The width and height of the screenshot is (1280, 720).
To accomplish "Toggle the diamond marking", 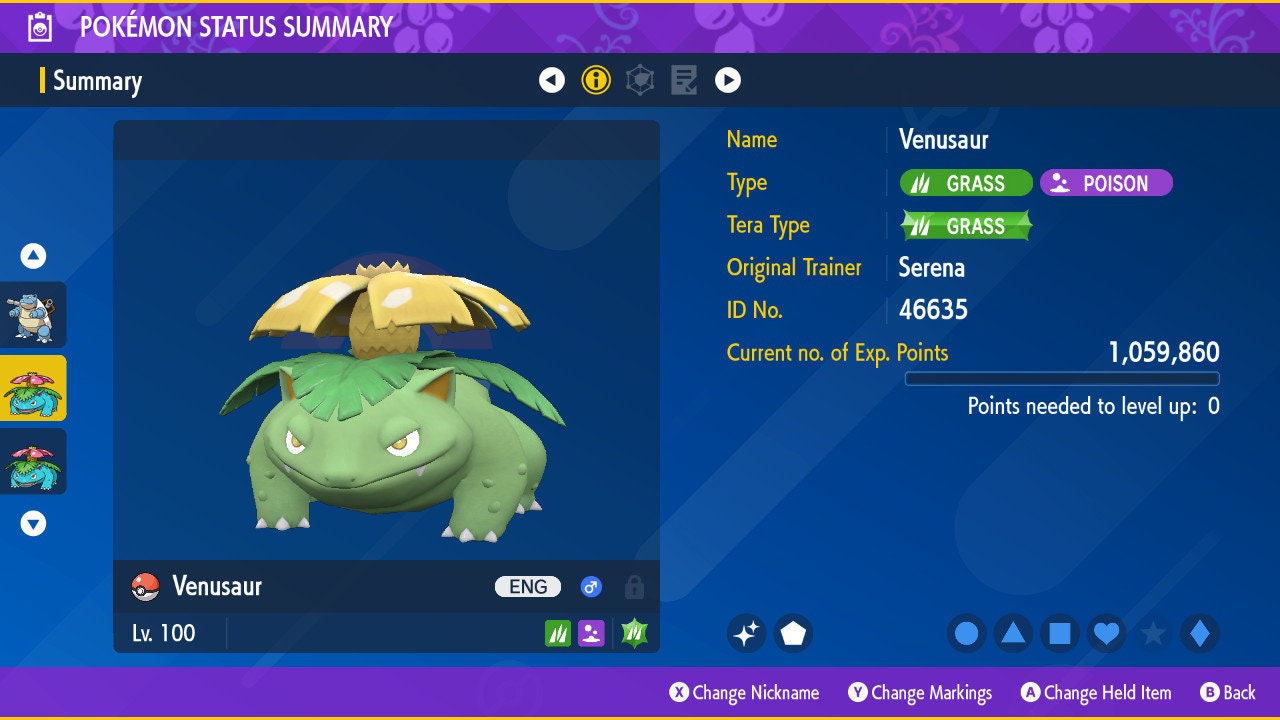I will pyautogui.click(x=1200, y=633).
